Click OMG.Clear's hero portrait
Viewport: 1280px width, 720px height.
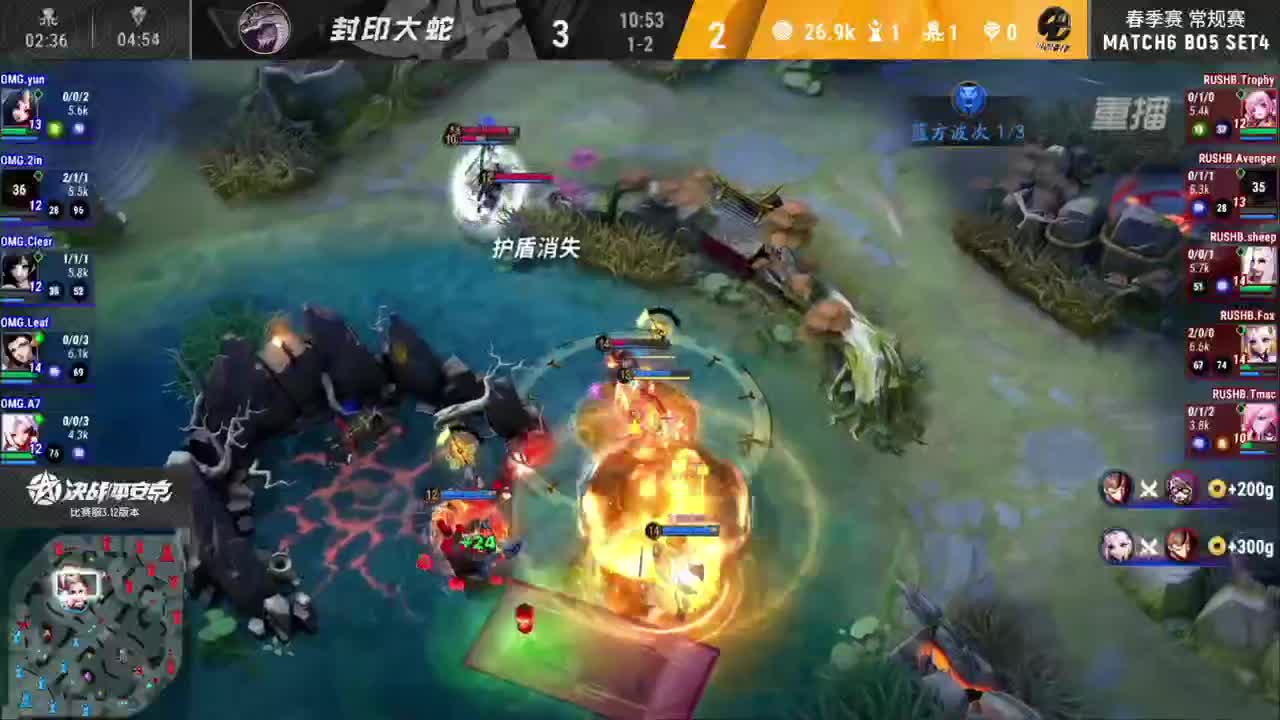(x=20, y=268)
